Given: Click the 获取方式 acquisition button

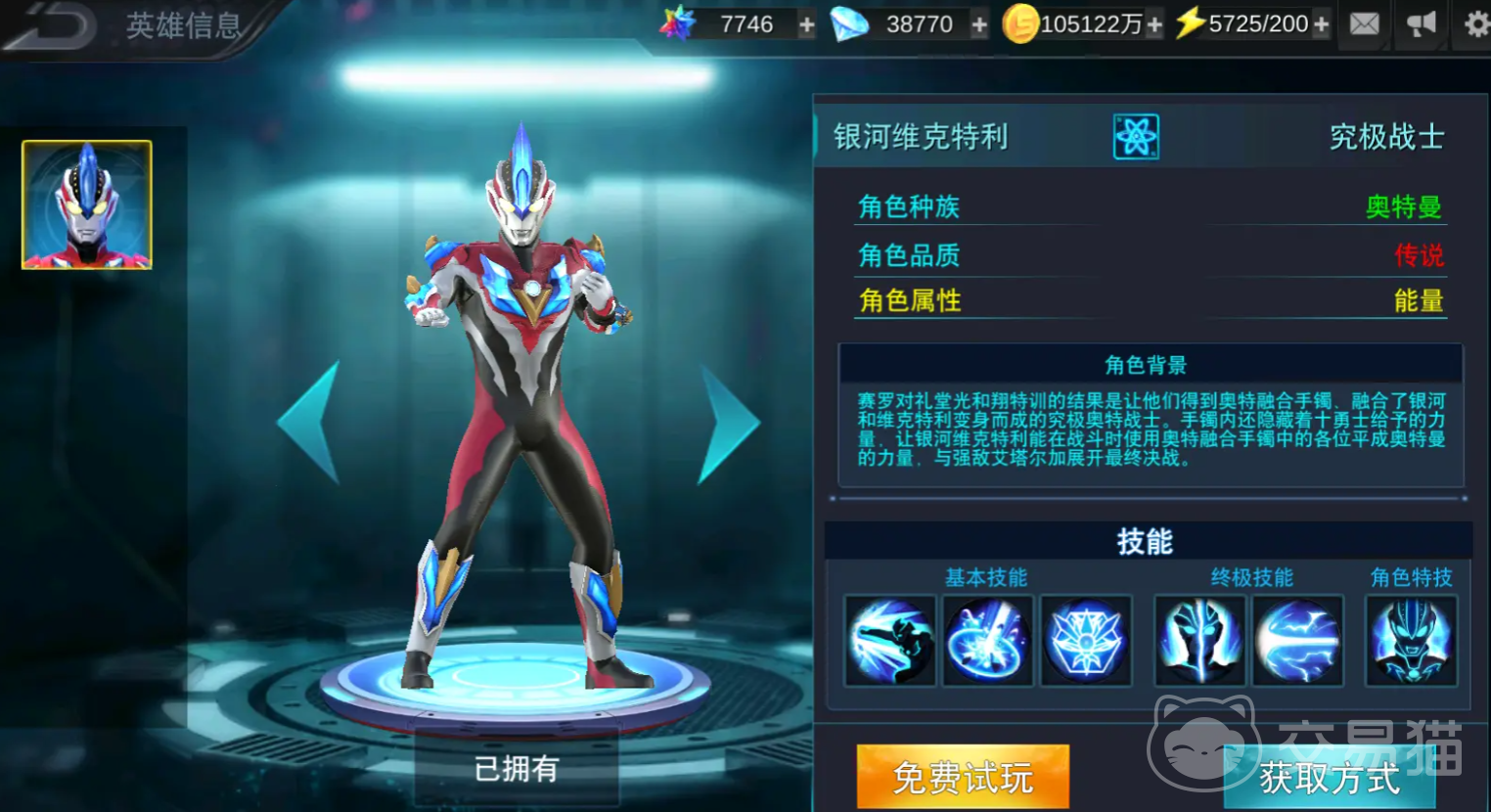Looking at the screenshot, I should coord(1329,778).
